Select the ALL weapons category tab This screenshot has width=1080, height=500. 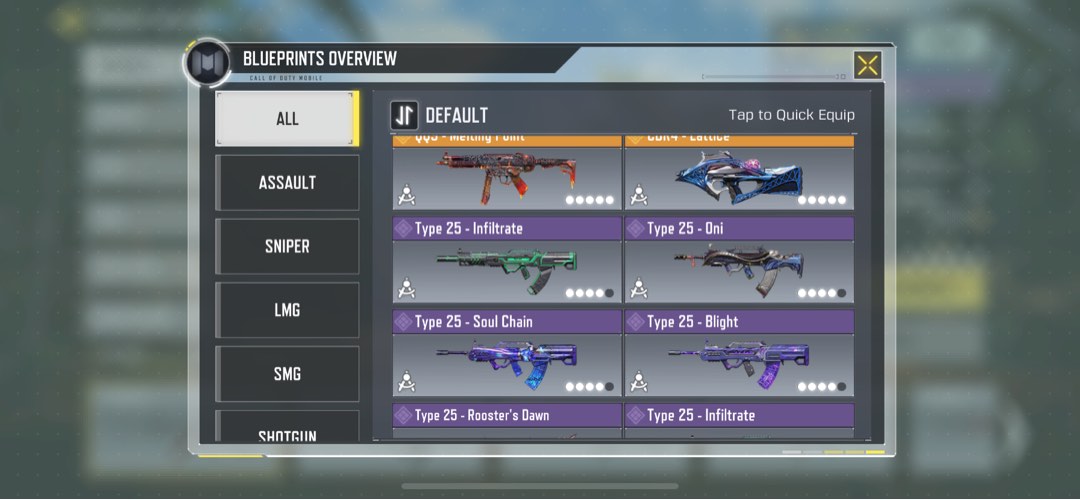[x=287, y=119]
